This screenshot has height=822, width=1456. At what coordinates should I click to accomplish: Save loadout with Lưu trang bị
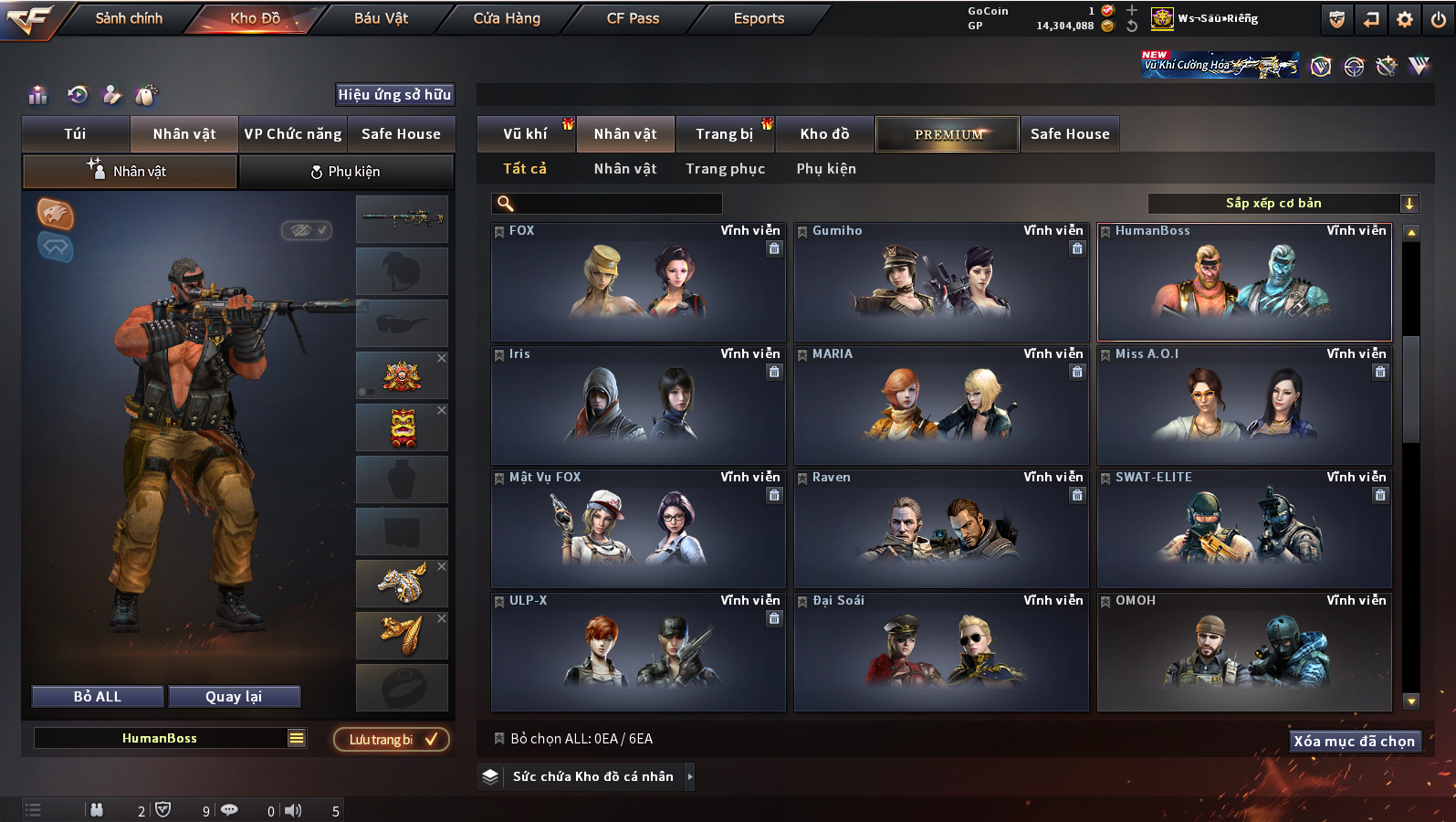[392, 739]
